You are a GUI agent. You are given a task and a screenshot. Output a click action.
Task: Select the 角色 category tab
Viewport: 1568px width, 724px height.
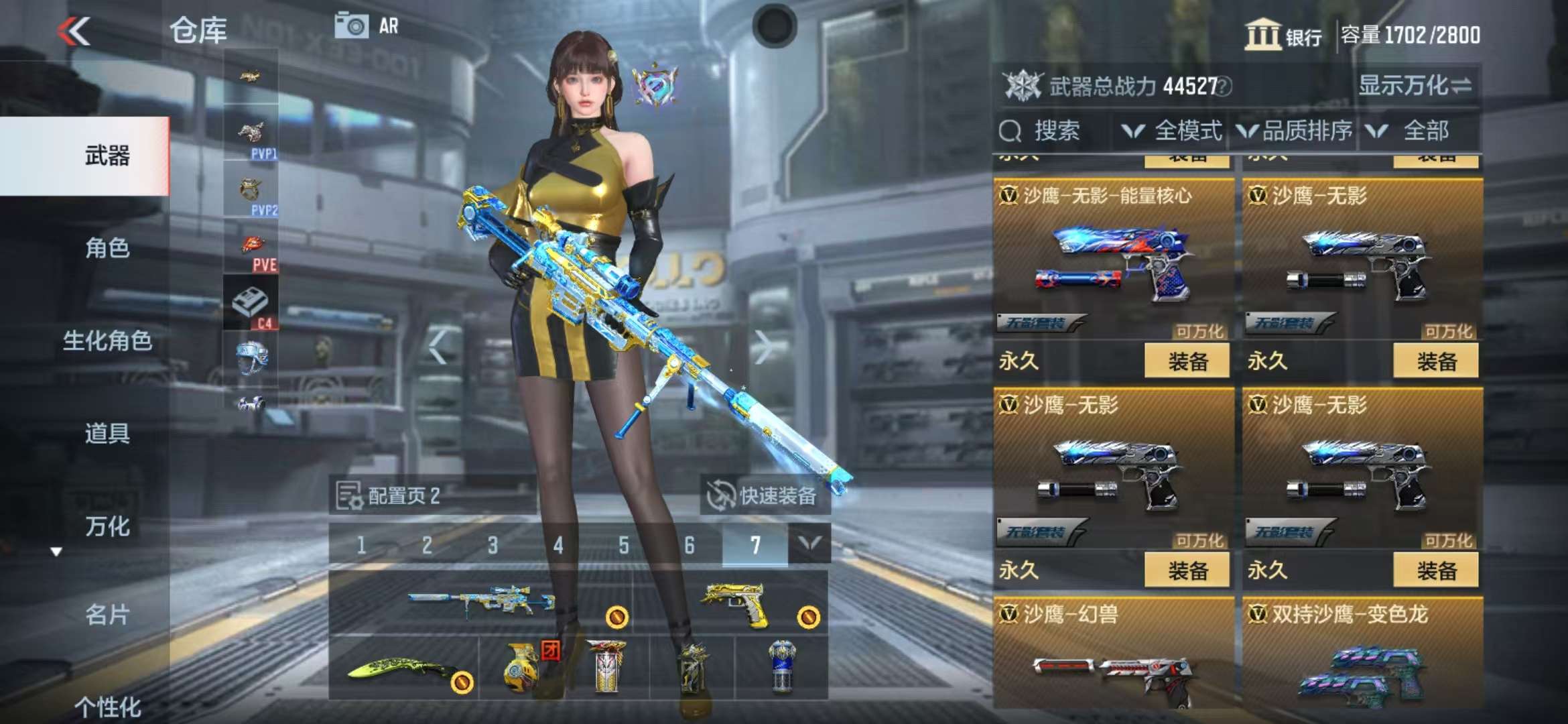click(x=107, y=249)
